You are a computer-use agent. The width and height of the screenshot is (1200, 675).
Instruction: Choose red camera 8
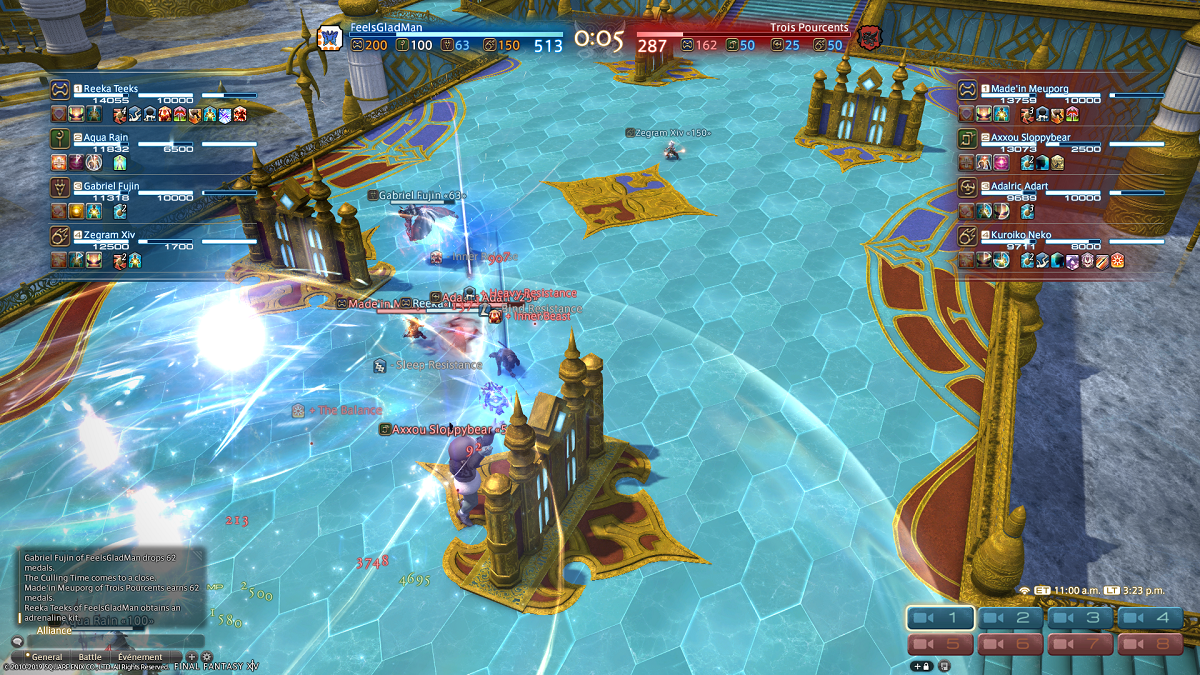pyautogui.click(x=1151, y=644)
